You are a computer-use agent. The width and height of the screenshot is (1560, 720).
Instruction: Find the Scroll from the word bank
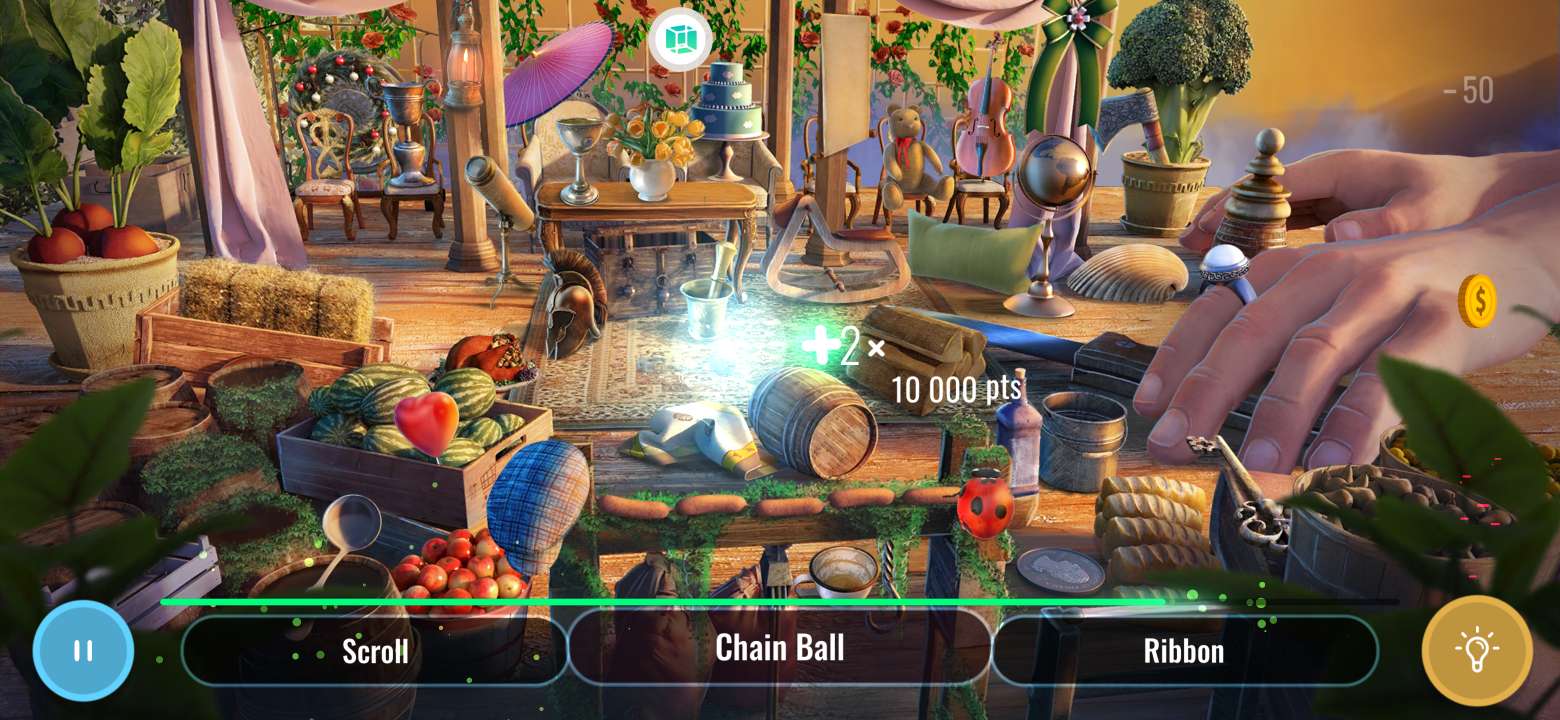tap(375, 650)
